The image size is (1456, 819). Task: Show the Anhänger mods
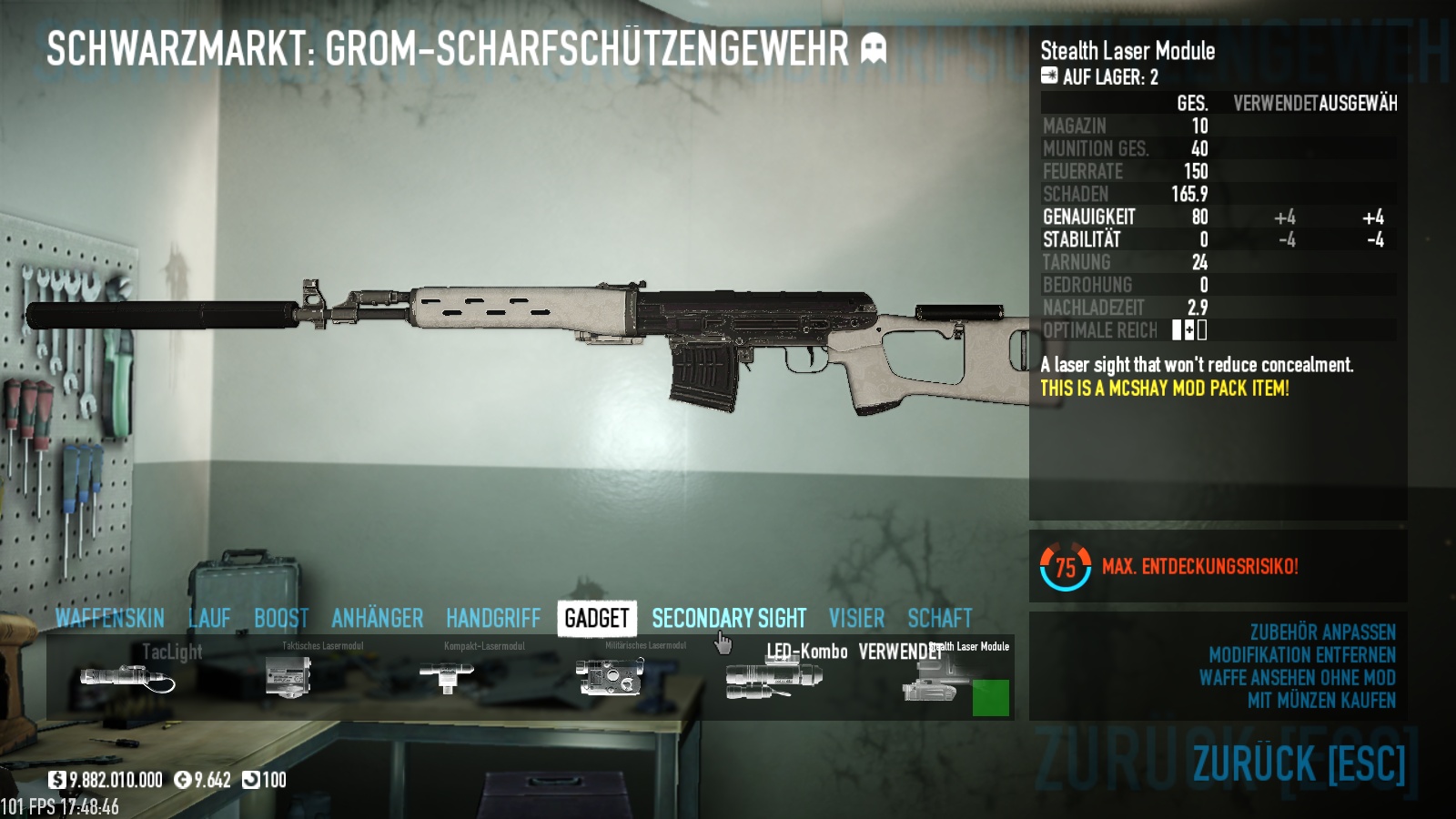click(377, 619)
